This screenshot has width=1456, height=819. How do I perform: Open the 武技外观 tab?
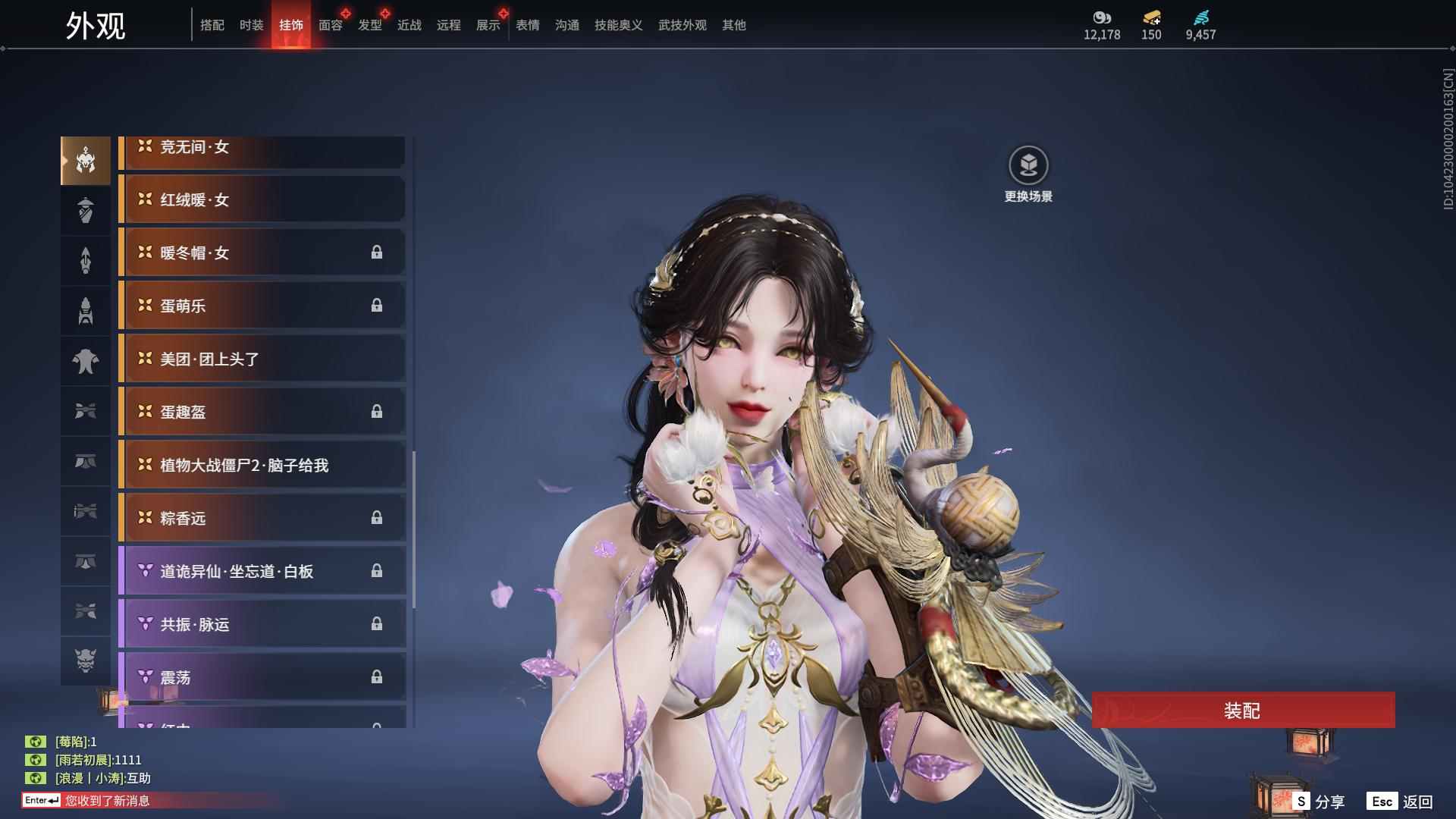(682, 25)
